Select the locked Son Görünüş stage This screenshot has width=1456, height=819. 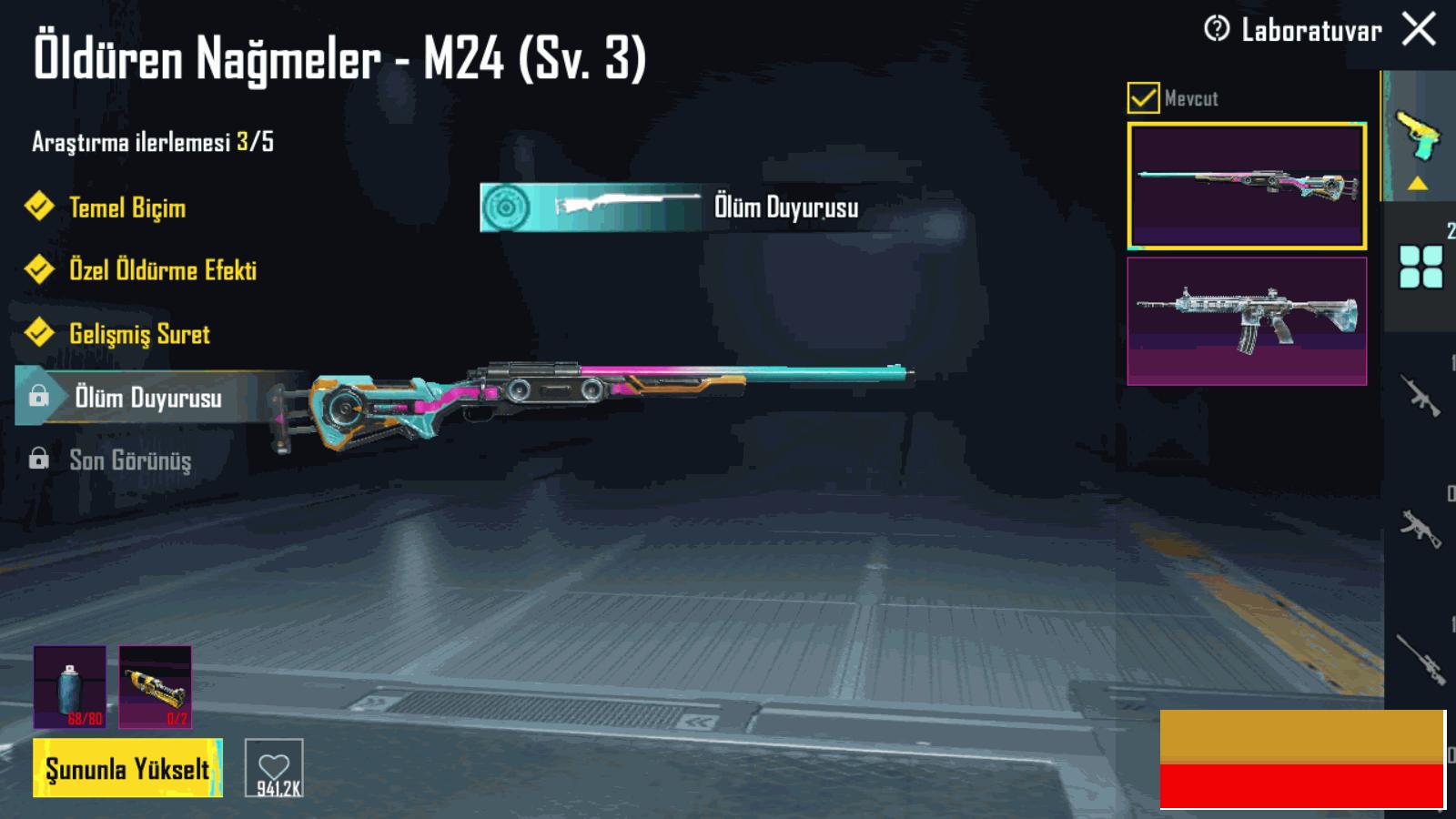(x=130, y=460)
